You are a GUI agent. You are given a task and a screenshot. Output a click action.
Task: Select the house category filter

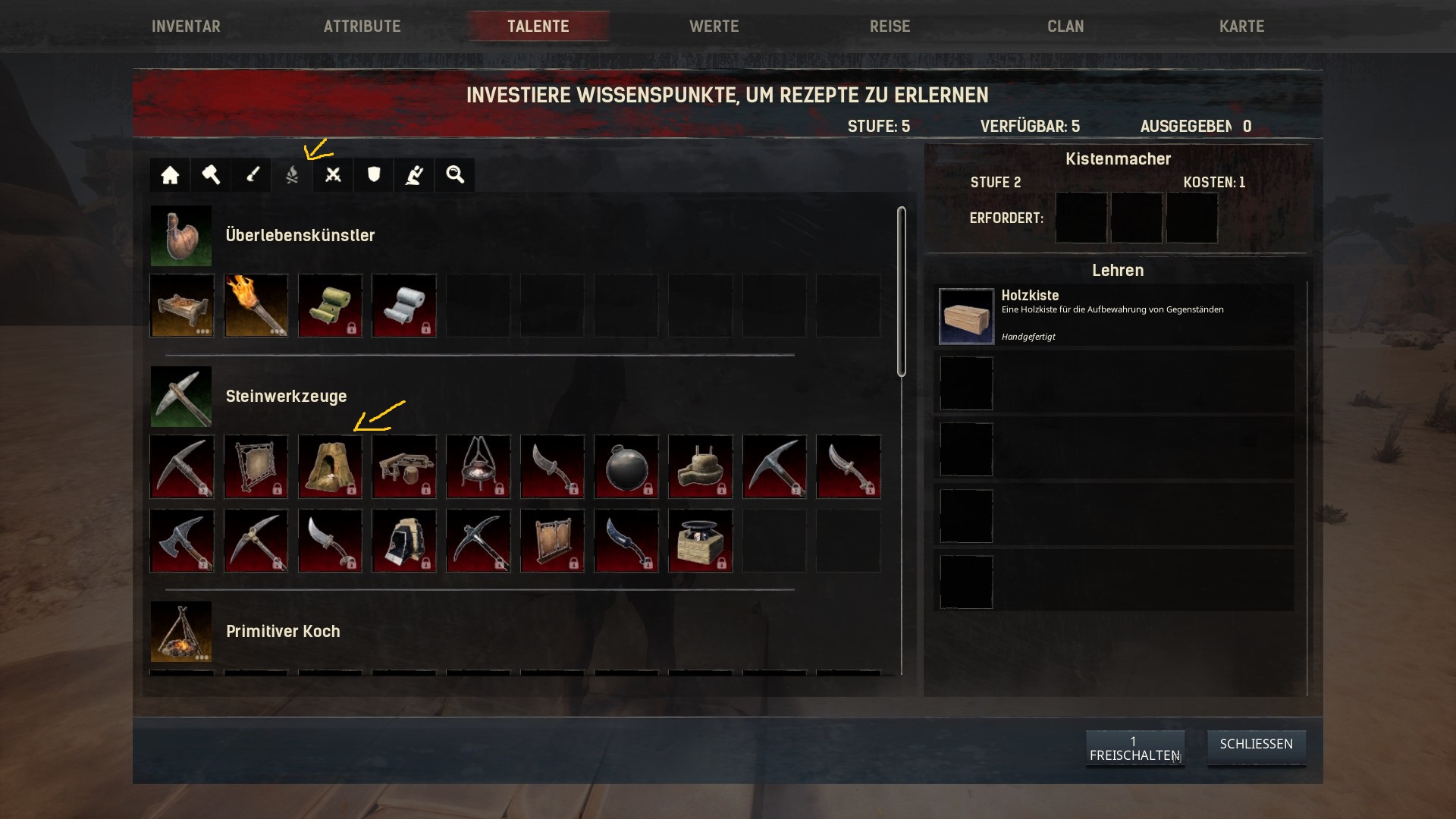(x=170, y=175)
